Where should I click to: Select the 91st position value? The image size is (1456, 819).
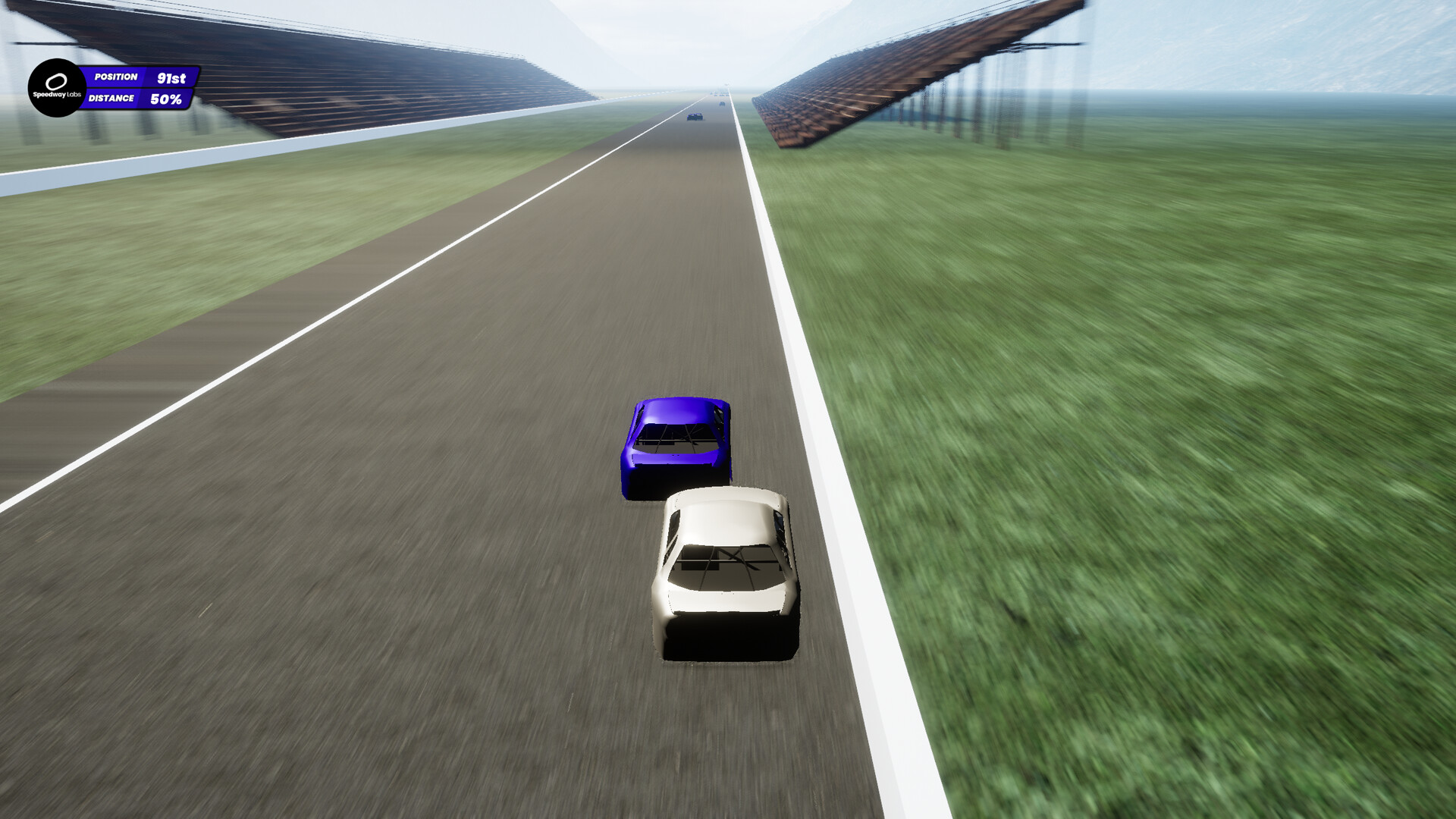(x=170, y=77)
